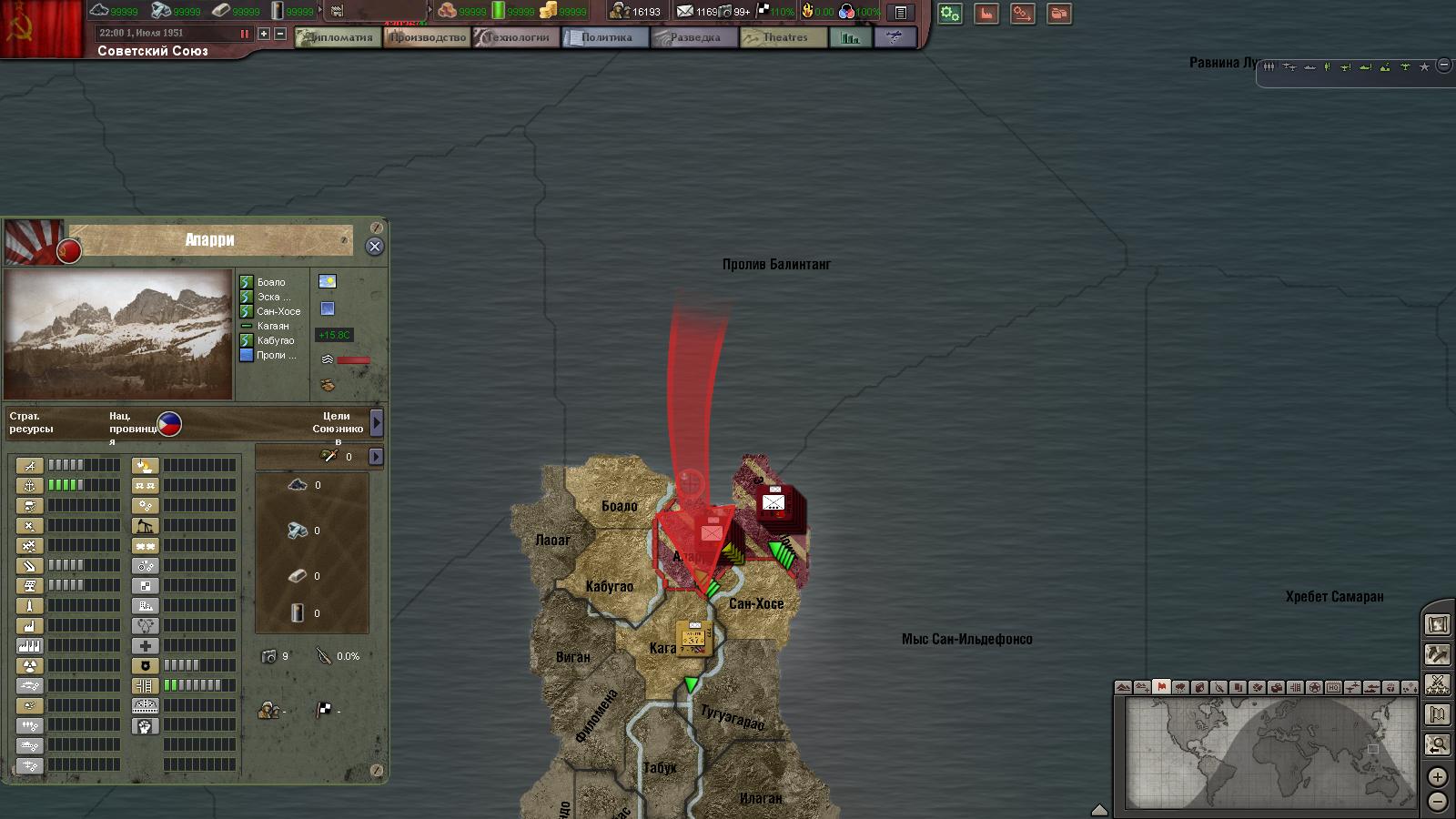Zoom in with the map plus button

click(x=1437, y=777)
